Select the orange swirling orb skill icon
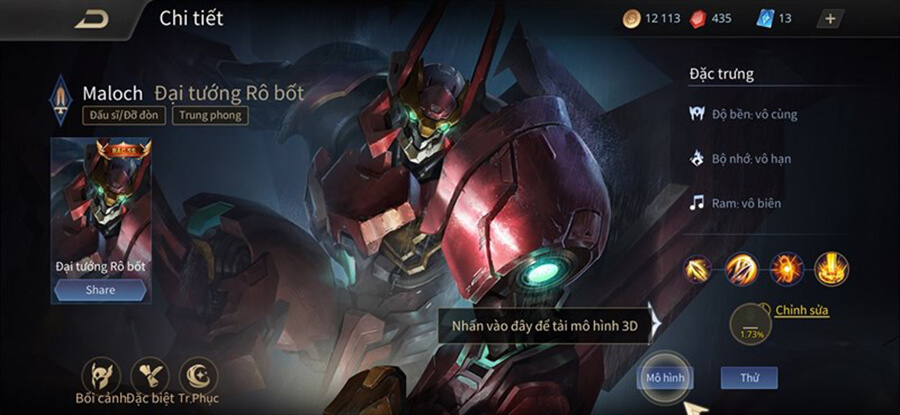The image size is (900, 415). coord(786,267)
